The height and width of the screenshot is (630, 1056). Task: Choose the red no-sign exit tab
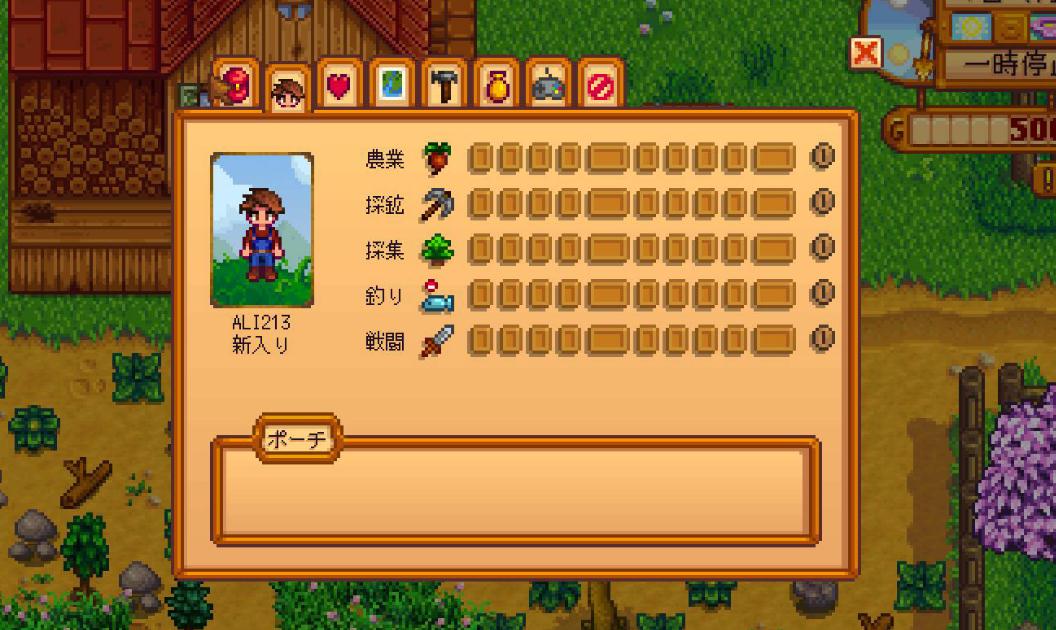[600, 86]
